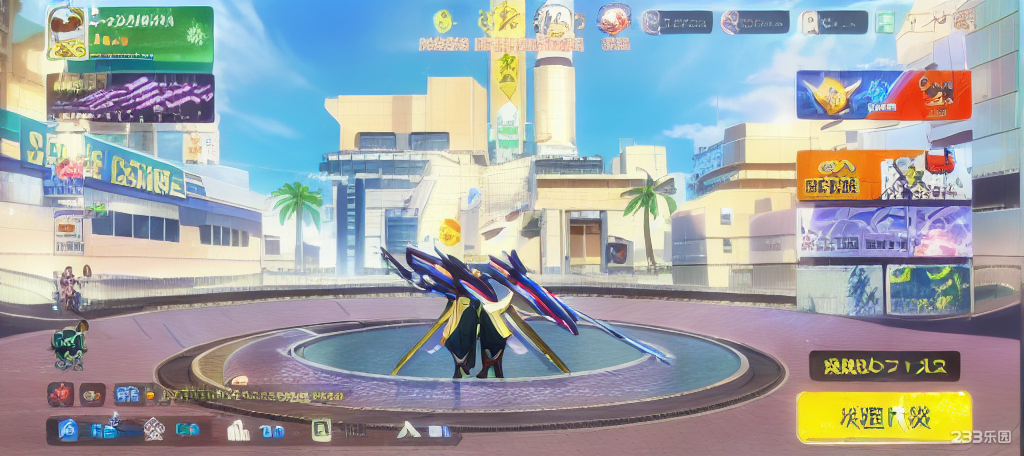This screenshot has height=456, width=1024.
Task: Open the green character icon on left edge
Action: click(x=68, y=347)
